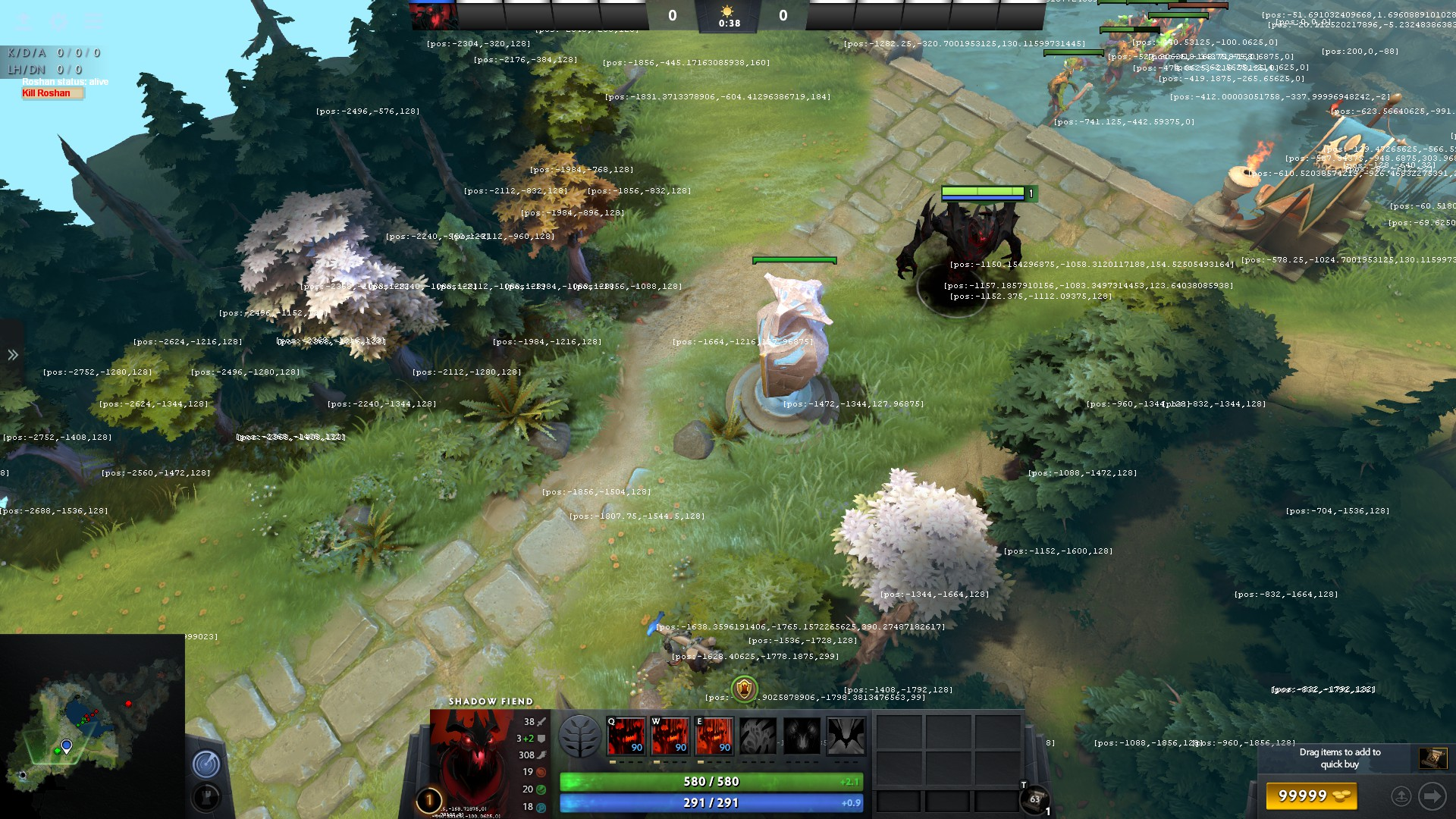Cast the Q Shadowraze ability
Screen dimensions: 1456x819
pos(626,736)
